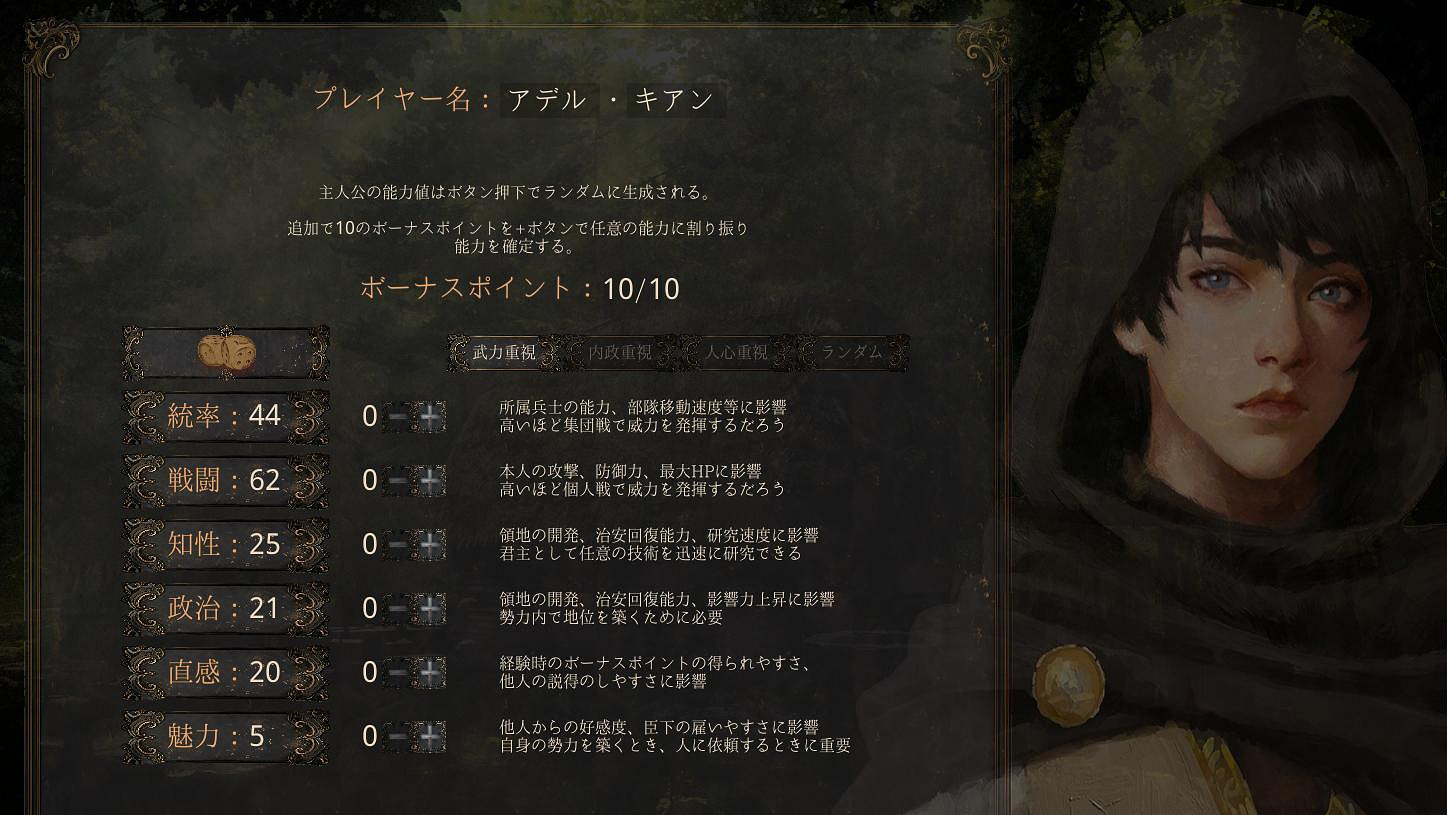1447x815 pixels.
Task: Select the 内政重視 preset tab
Action: point(620,352)
